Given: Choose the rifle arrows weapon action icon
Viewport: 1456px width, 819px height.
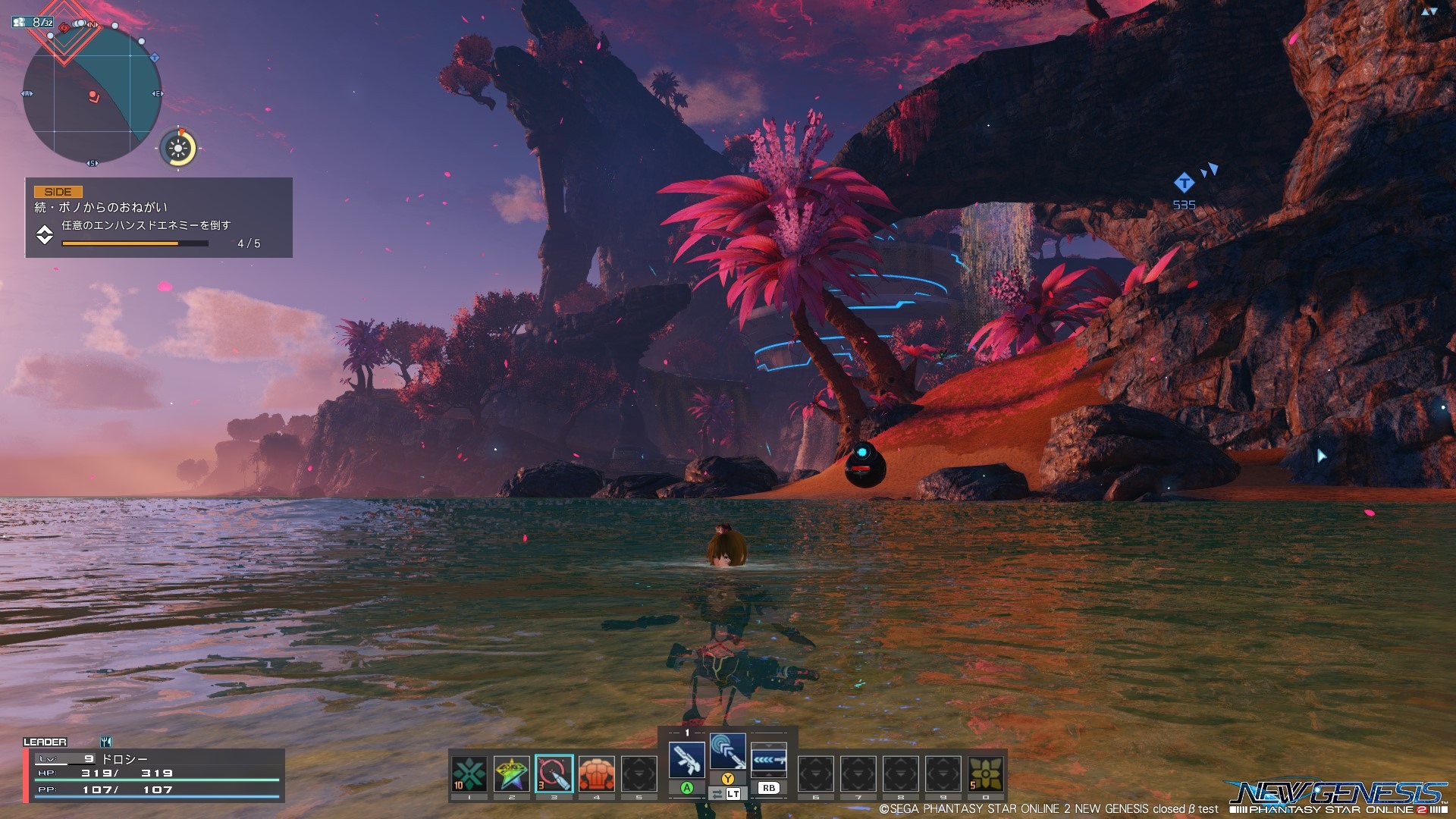Looking at the screenshot, I should click(x=769, y=759).
